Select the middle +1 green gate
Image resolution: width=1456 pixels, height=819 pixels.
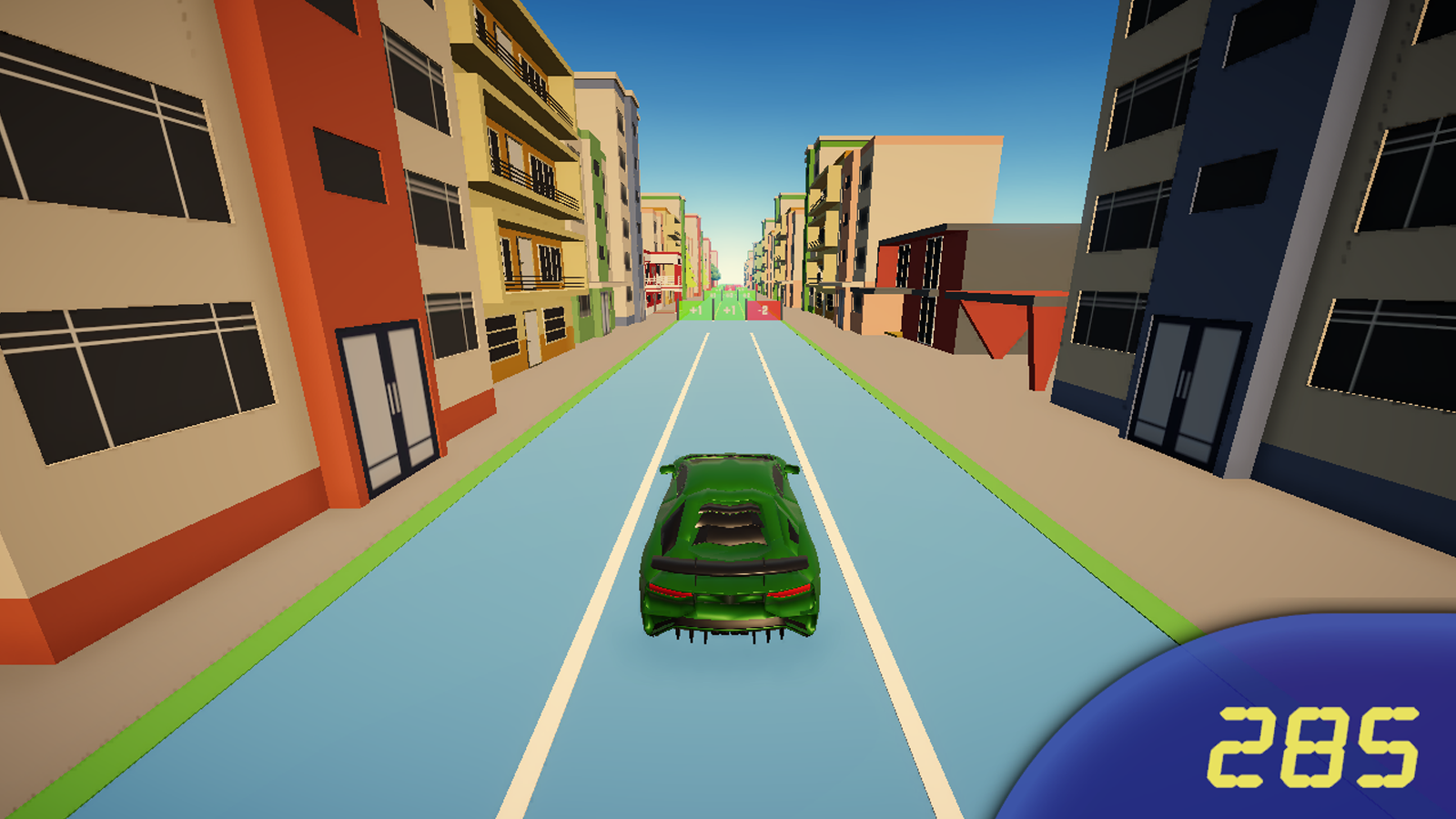(x=729, y=309)
